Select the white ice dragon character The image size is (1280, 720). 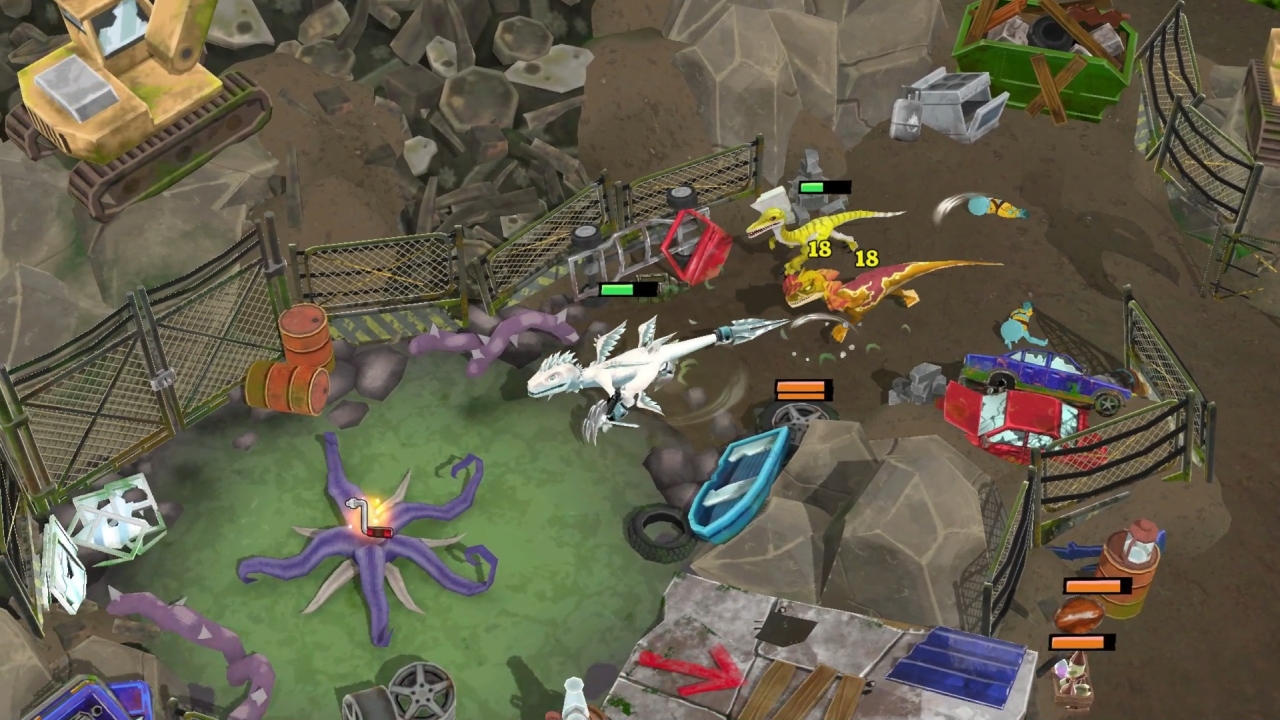click(x=610, y=375)
